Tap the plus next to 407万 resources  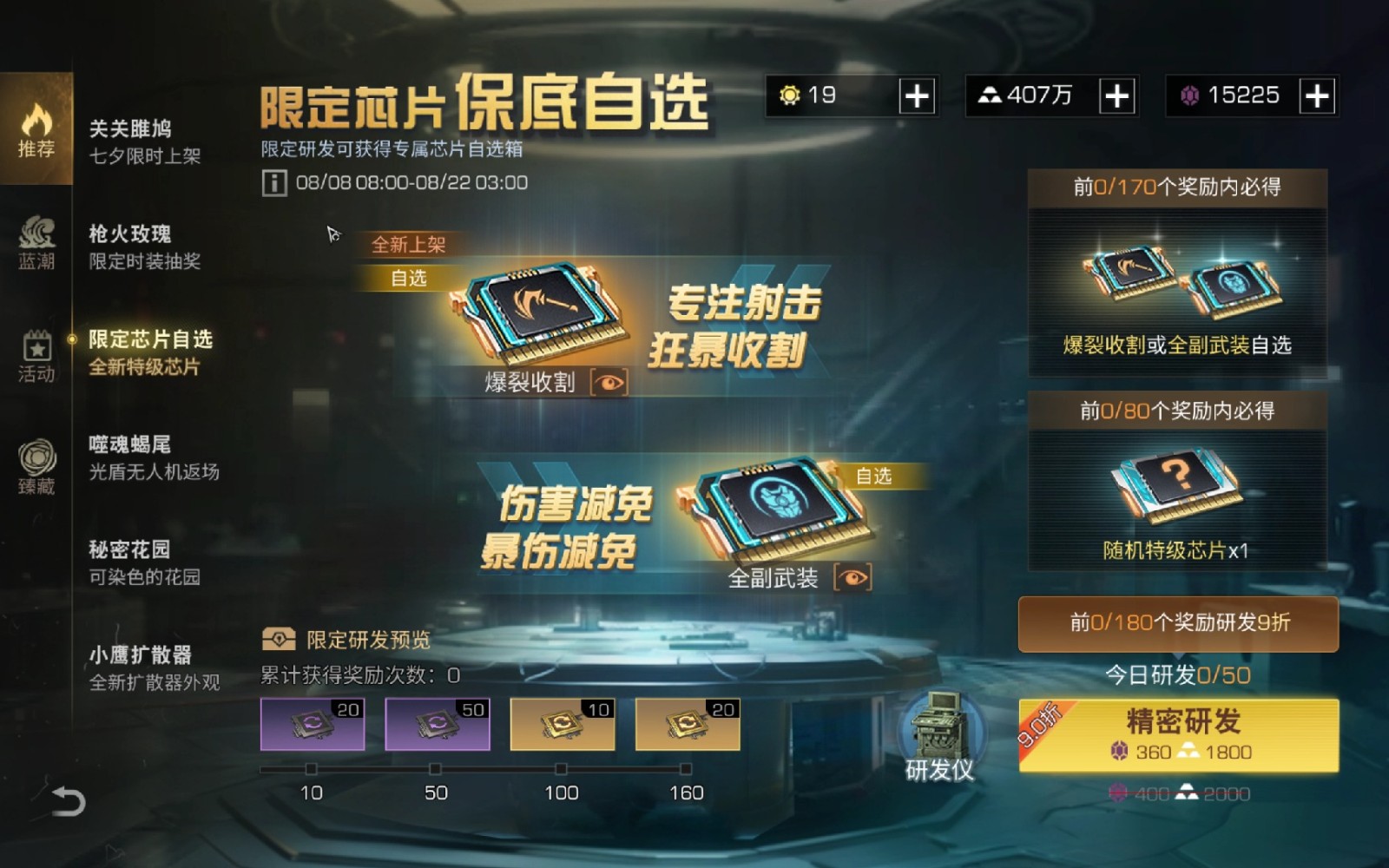tap(1116, 95)
